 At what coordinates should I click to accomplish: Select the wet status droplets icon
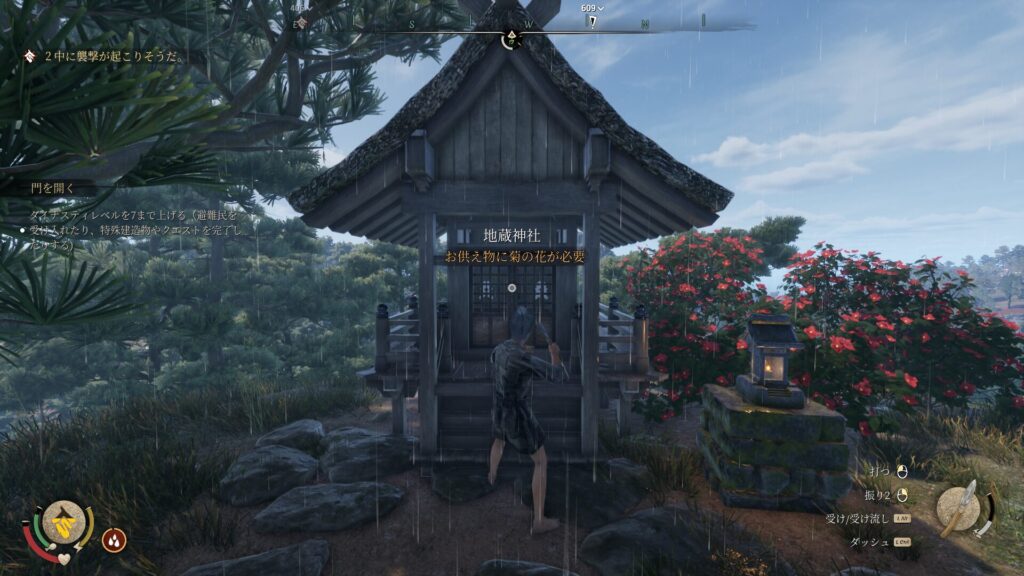pyautogui.click(x=114, y=540)
